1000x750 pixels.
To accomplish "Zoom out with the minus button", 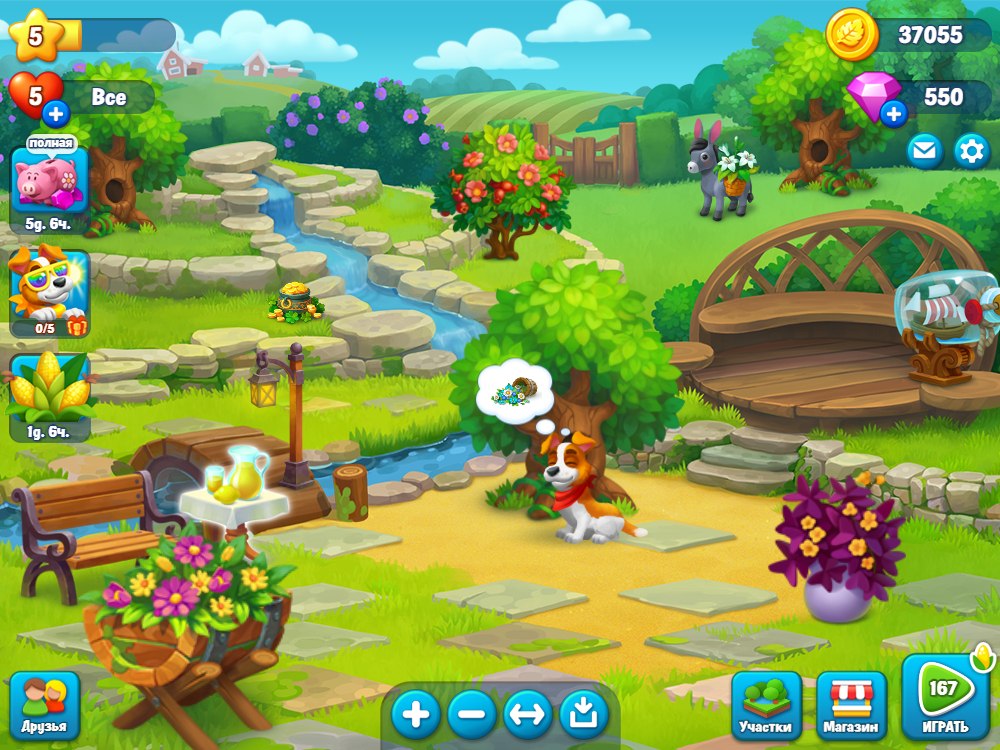I will coord(472,714).
